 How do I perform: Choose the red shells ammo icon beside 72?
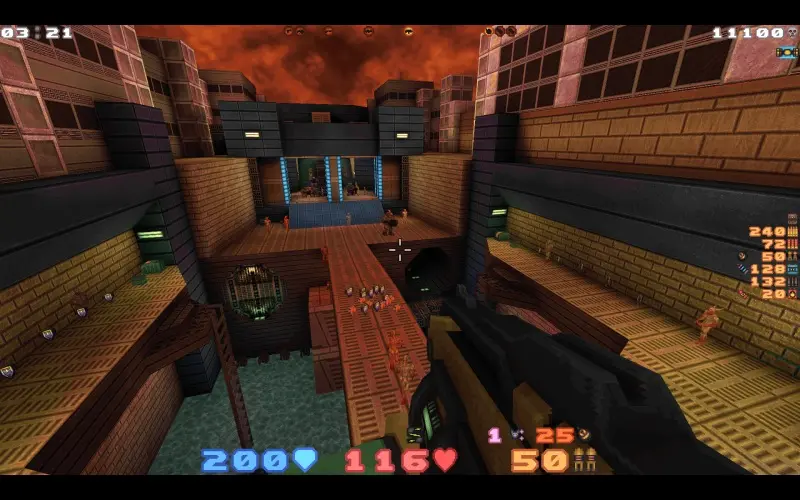(793, 244)
